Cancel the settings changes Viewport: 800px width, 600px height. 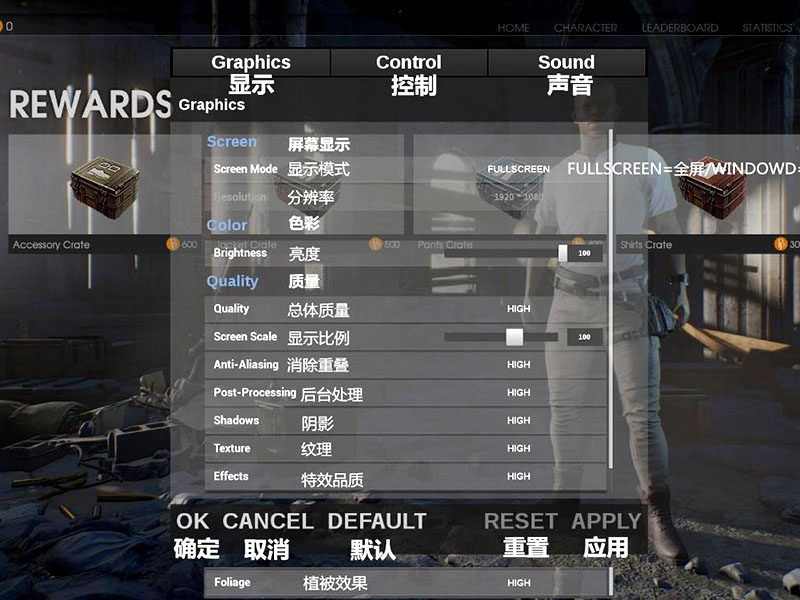point(268,521)
